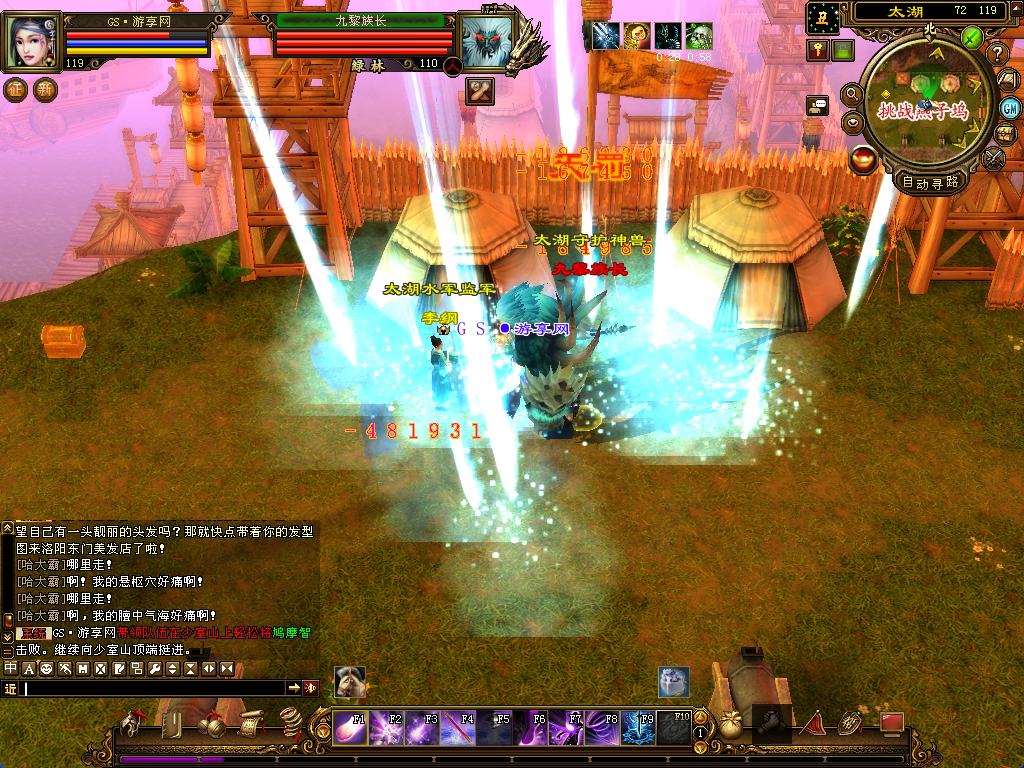1024x768 pixels.
Task: Open the red gold ingot shop icon
Action: pyautogui.click(x=862, y=159)
